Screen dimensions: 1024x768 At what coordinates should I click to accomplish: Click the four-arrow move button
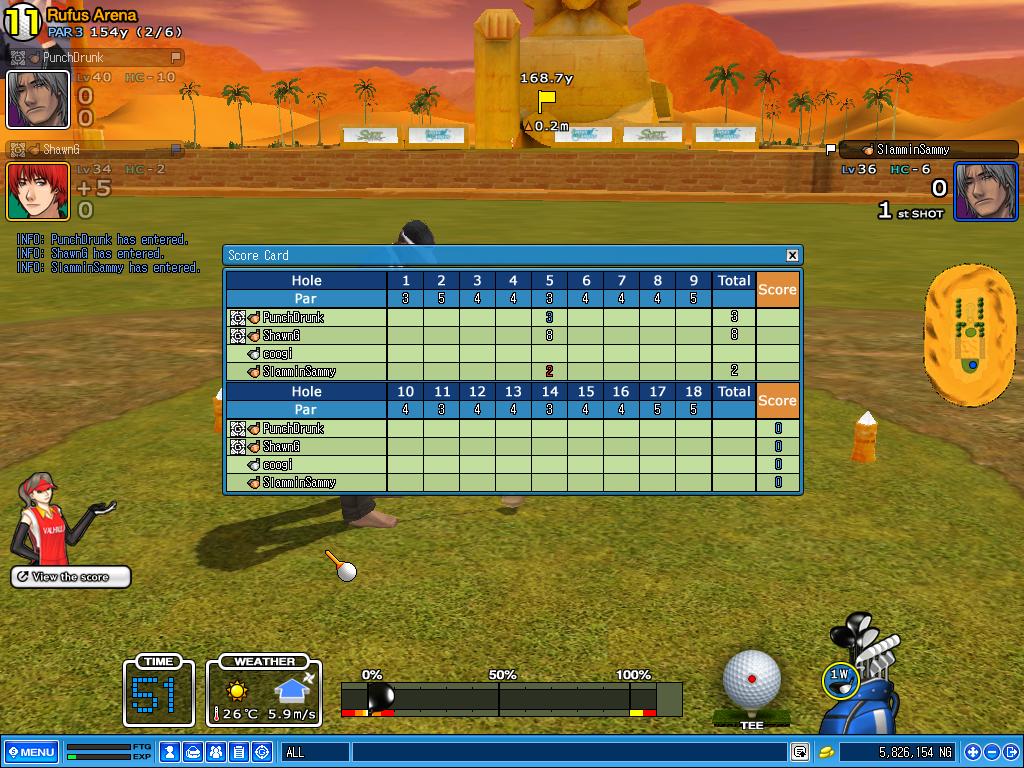point(972,752)
